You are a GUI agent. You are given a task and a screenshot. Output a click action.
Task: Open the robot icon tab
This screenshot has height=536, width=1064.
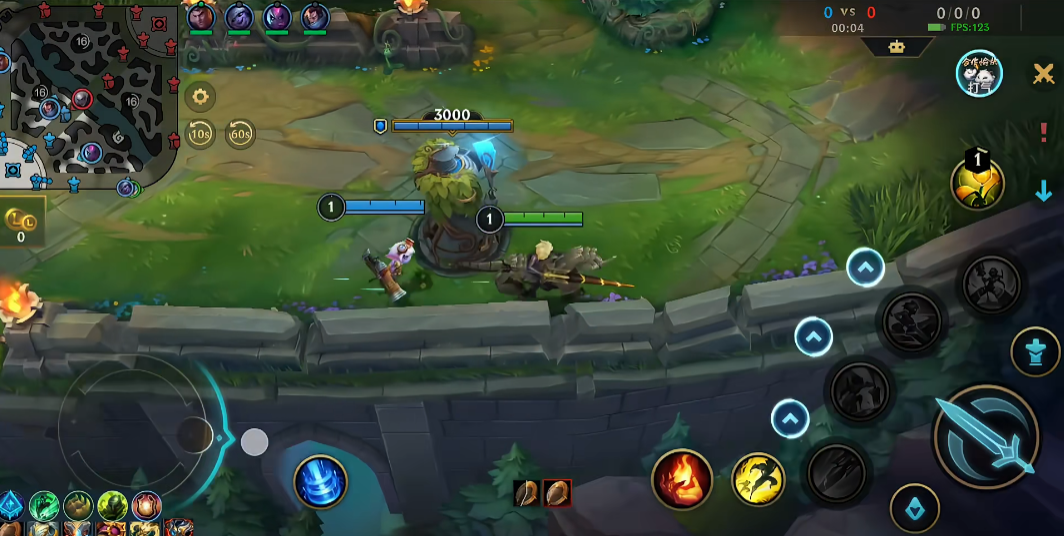coord(896,47)
